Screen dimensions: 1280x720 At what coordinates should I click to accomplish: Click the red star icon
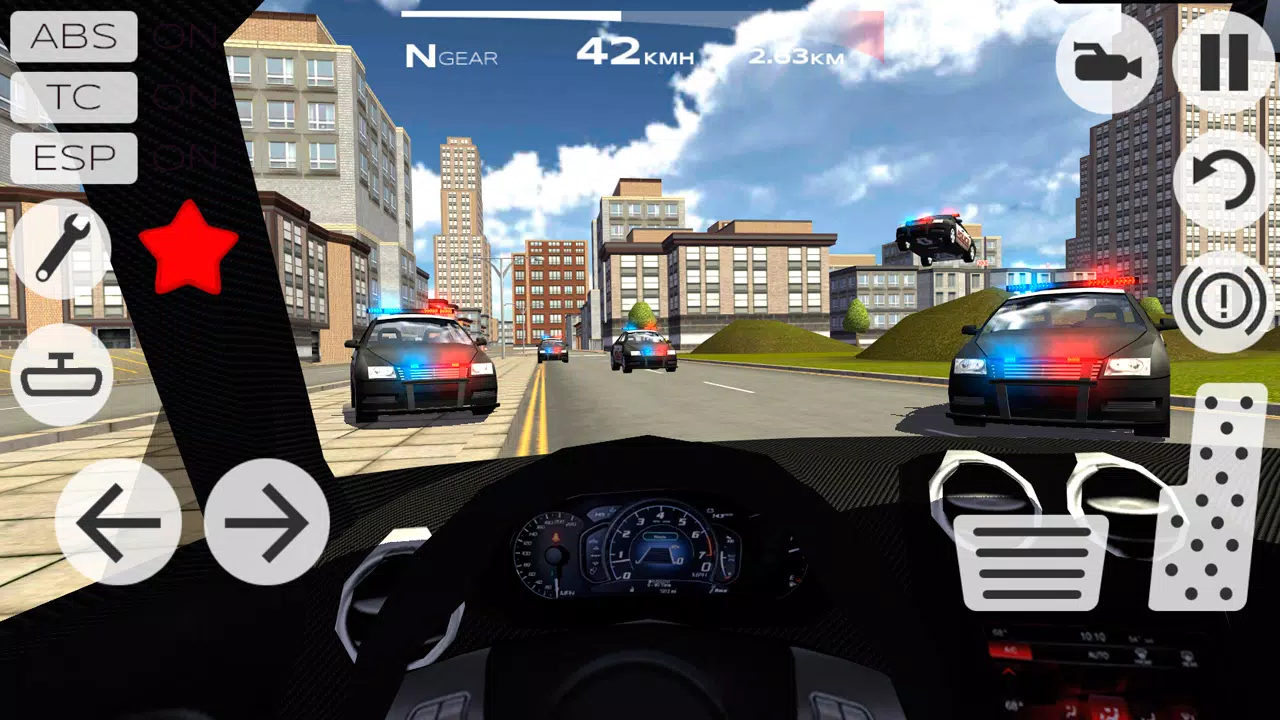[x=190, y=248]
